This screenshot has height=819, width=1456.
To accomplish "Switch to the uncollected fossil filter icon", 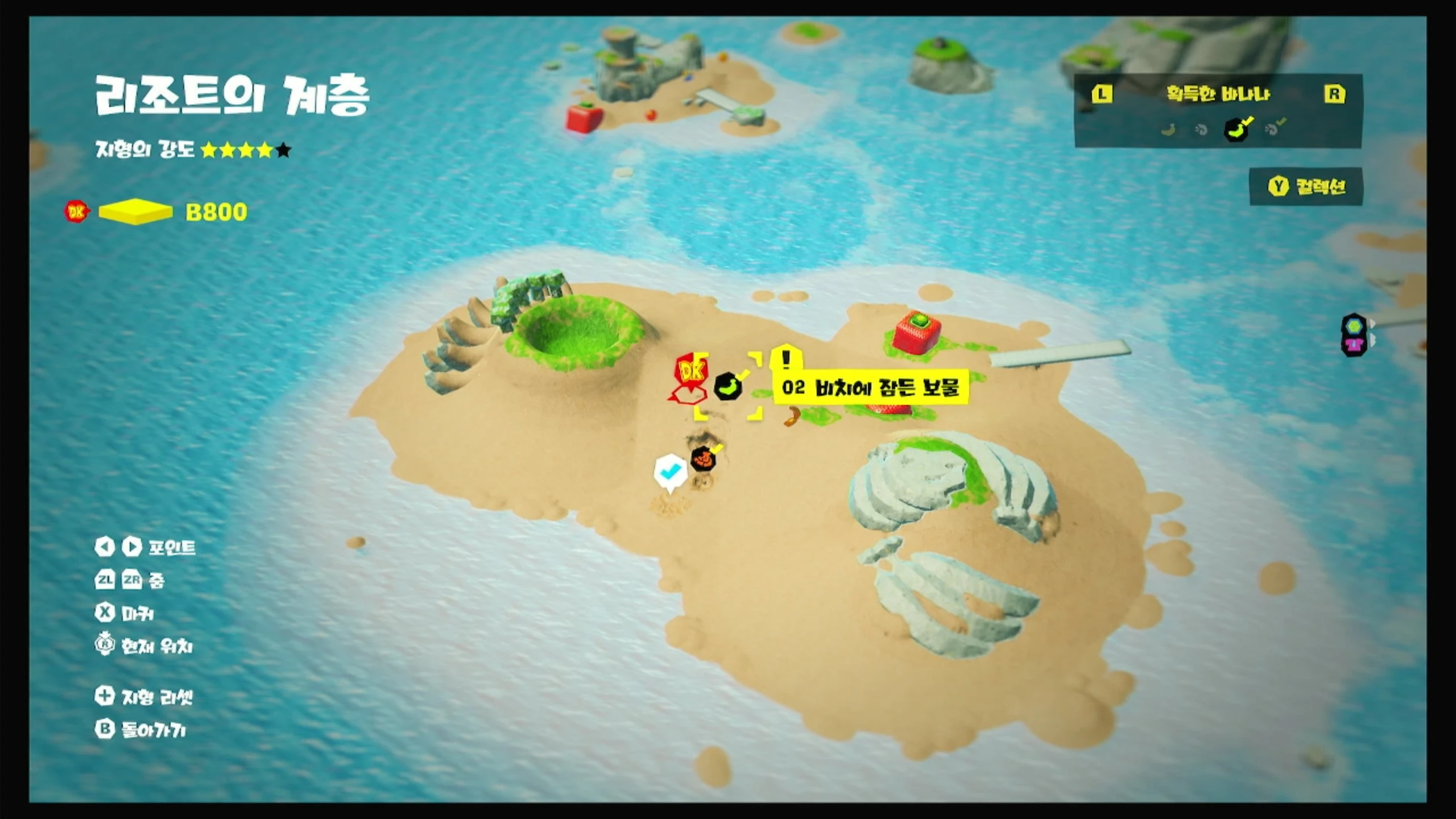I will tap(1201, 130).
